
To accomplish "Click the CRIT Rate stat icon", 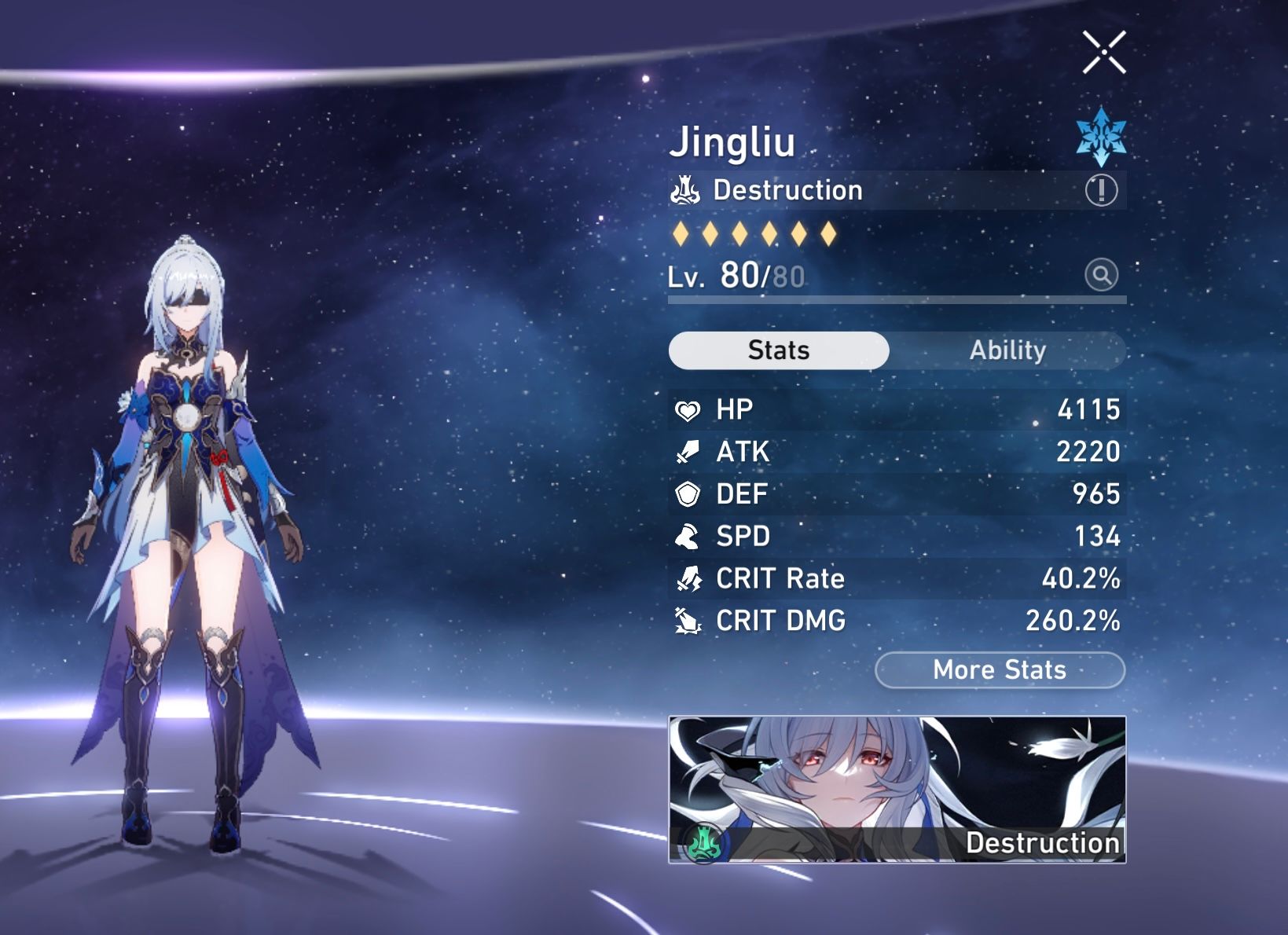I will pos(685,579).
